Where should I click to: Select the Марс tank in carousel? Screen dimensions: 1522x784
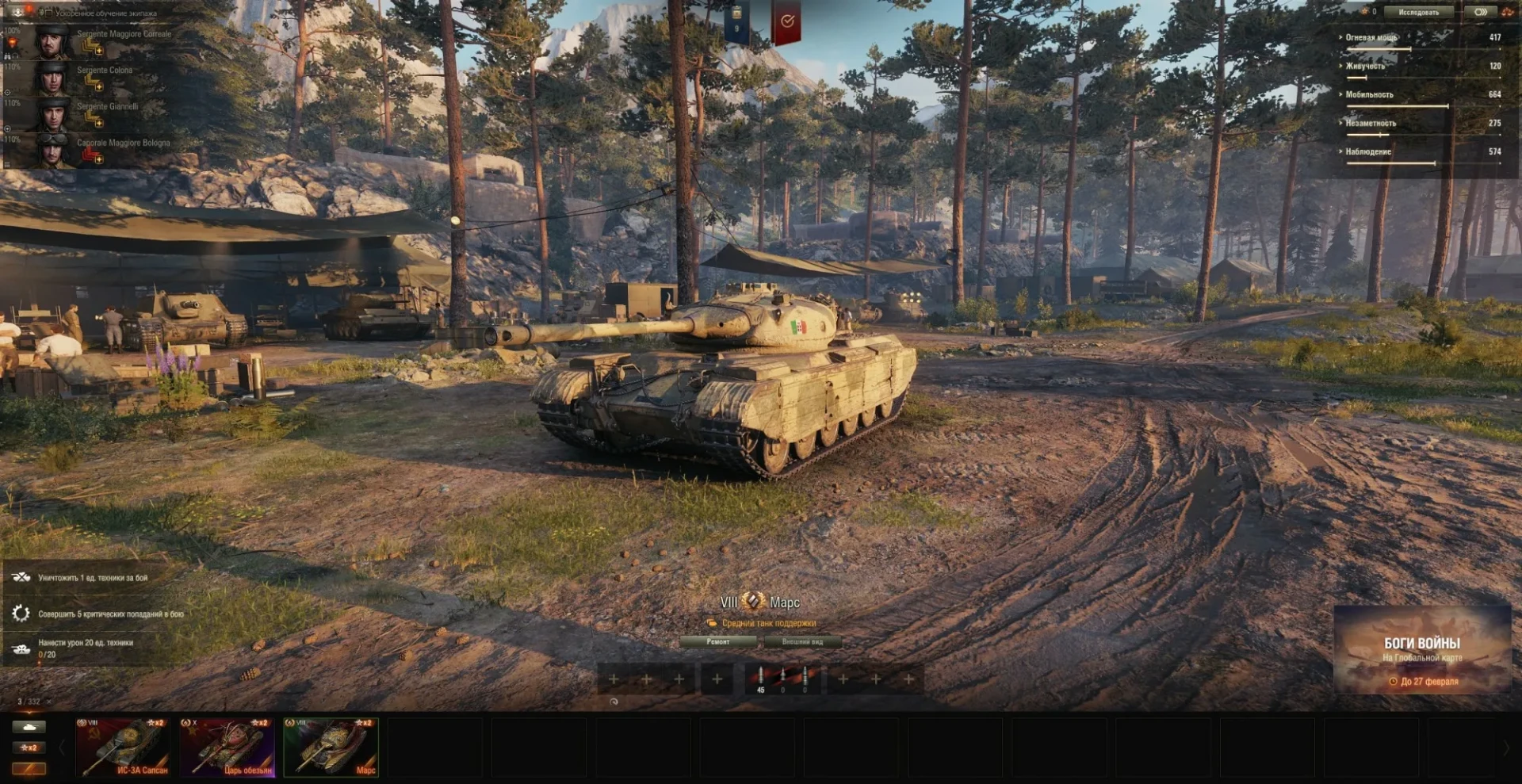331,747
